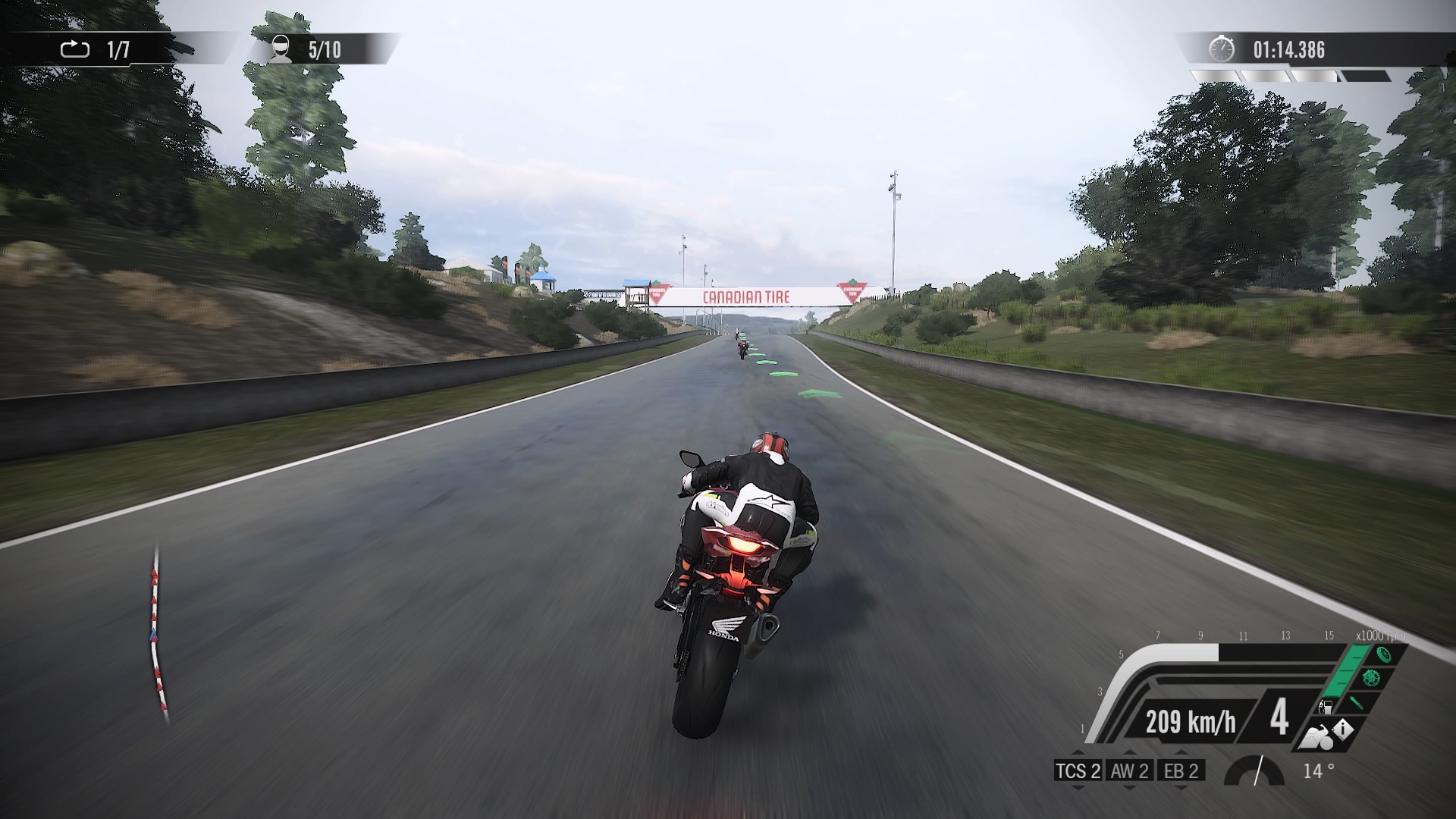This screenshot has width=1456, height=819.
Task: Select the AW 2 anti-wheelie setting
Action: point(1129,771)
